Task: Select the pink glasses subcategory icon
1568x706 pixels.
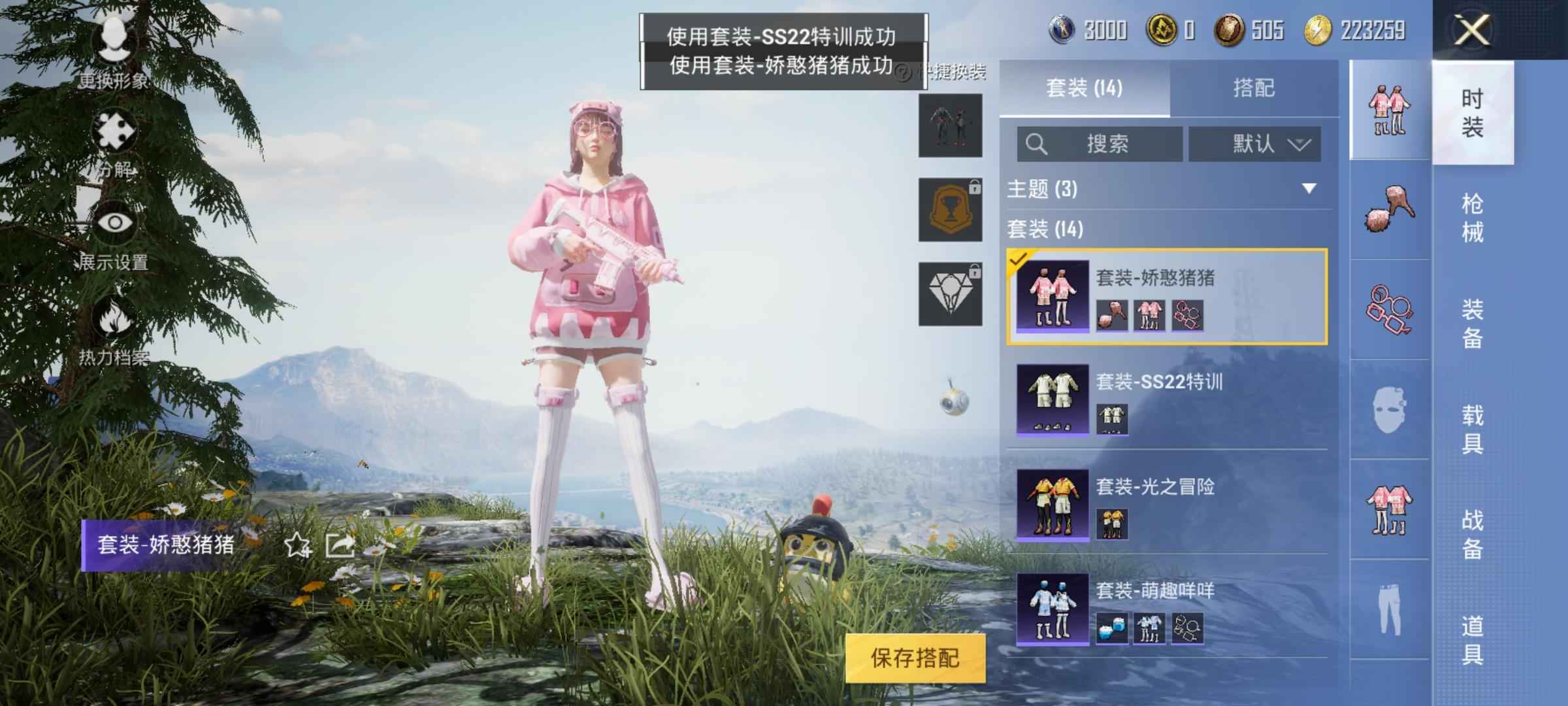Action: pos(1388,309)
